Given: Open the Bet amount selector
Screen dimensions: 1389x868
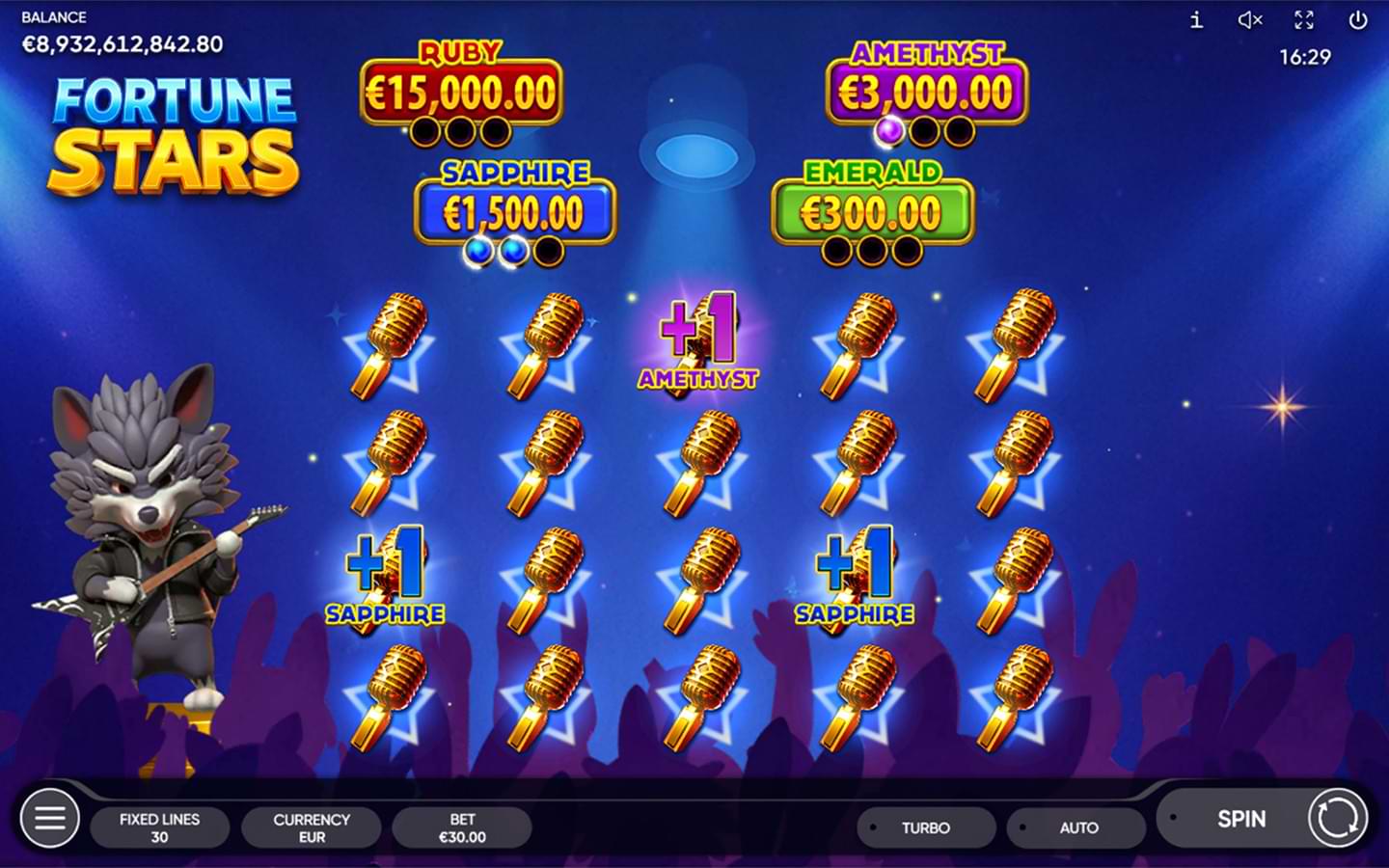Looking at the screenshot, I should pos(463,827).
